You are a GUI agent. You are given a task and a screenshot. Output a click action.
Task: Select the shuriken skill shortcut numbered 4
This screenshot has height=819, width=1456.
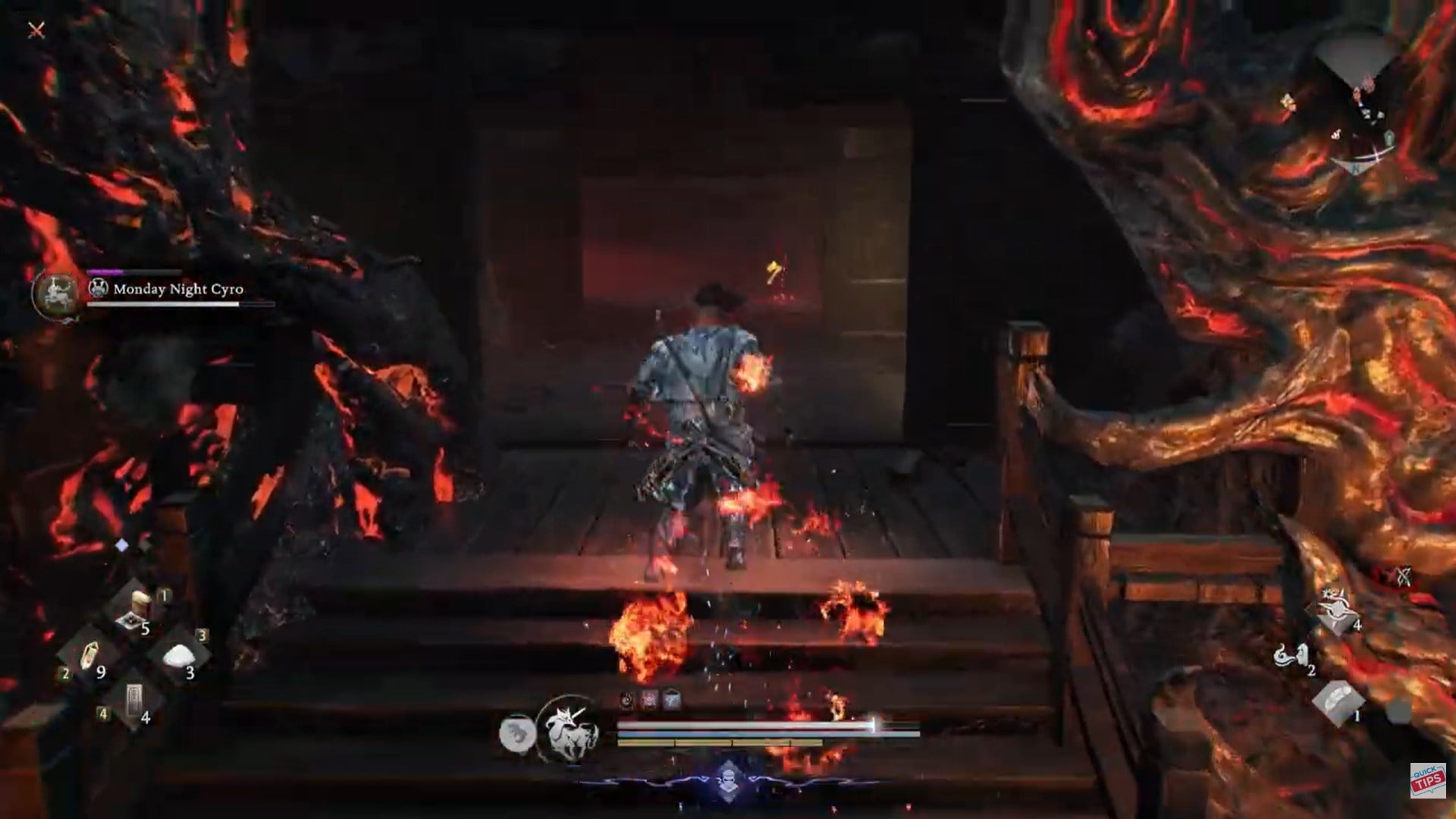coord(1335,612)
